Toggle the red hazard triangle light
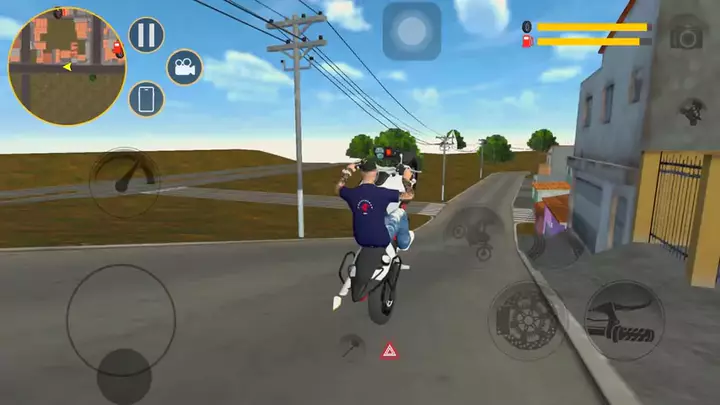 click(x=390, y=350)
